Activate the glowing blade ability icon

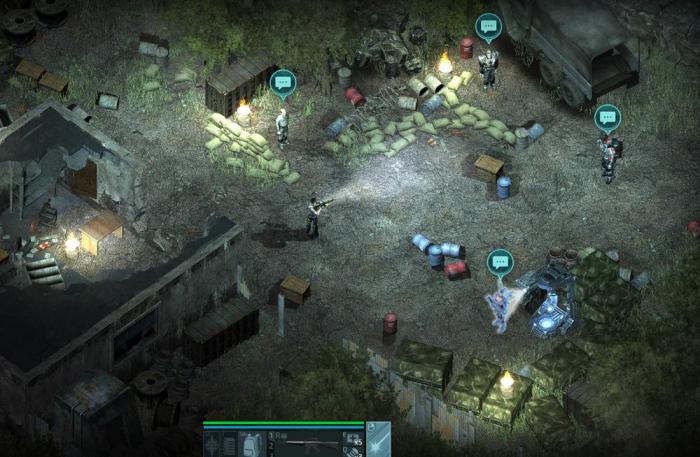click(379, 441)
